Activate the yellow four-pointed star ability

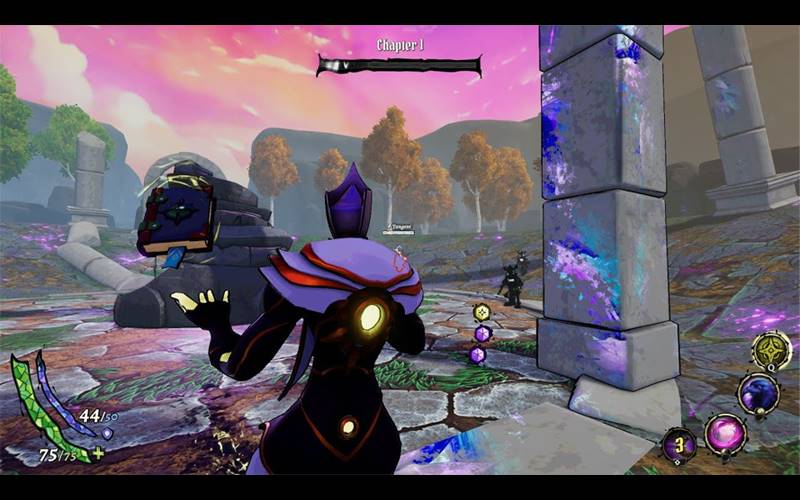[771, 351]
